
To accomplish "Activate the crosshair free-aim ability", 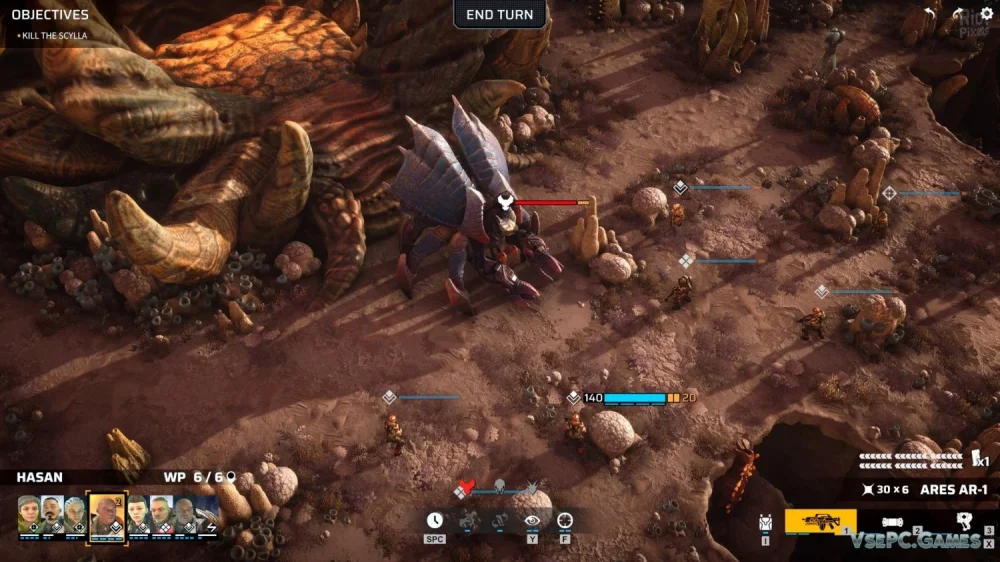I will 565,520.
